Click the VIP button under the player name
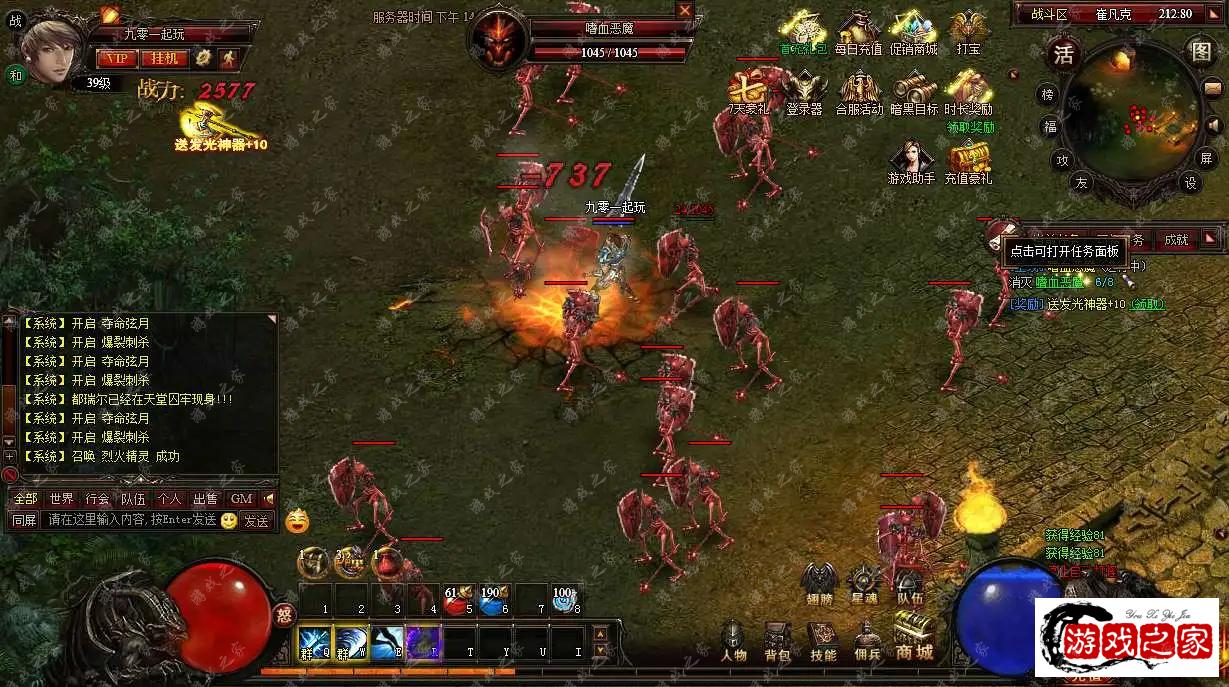1229x687 pixels. pyautogui.click(x=116, y=58)
